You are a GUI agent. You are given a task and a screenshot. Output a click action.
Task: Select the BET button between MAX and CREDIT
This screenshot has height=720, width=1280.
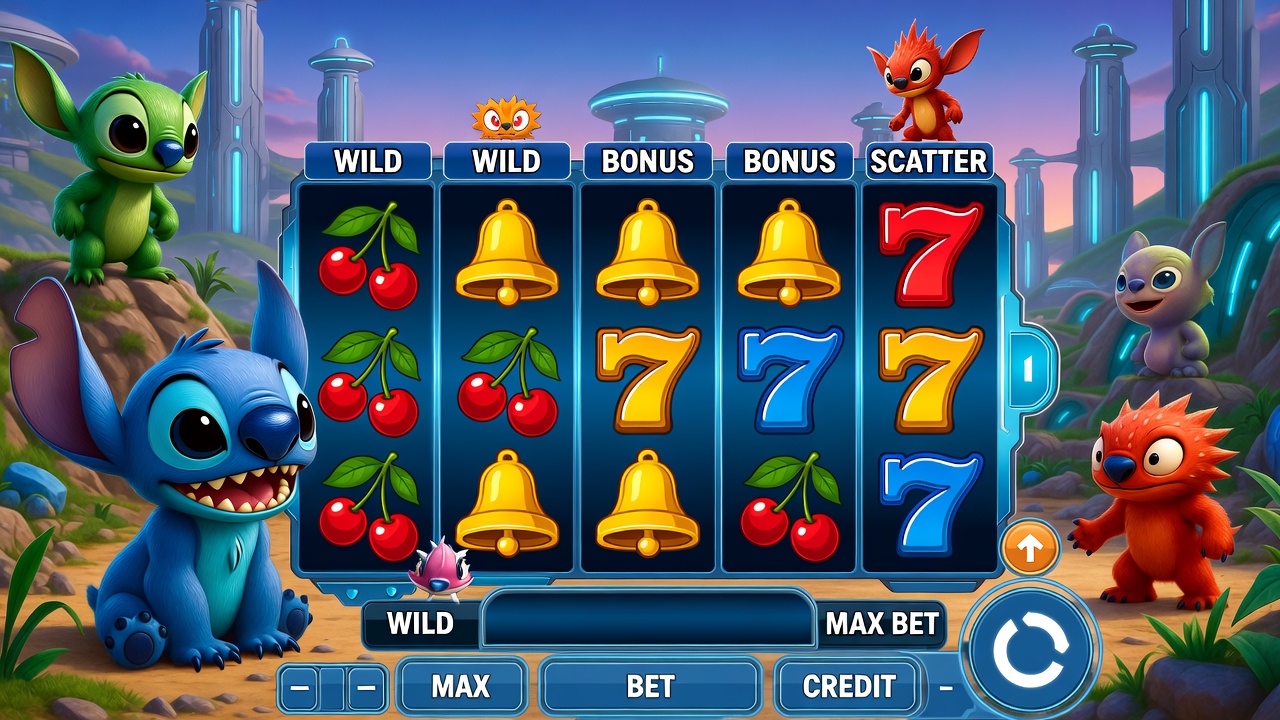pyautogui.click(x=650, y=686)
